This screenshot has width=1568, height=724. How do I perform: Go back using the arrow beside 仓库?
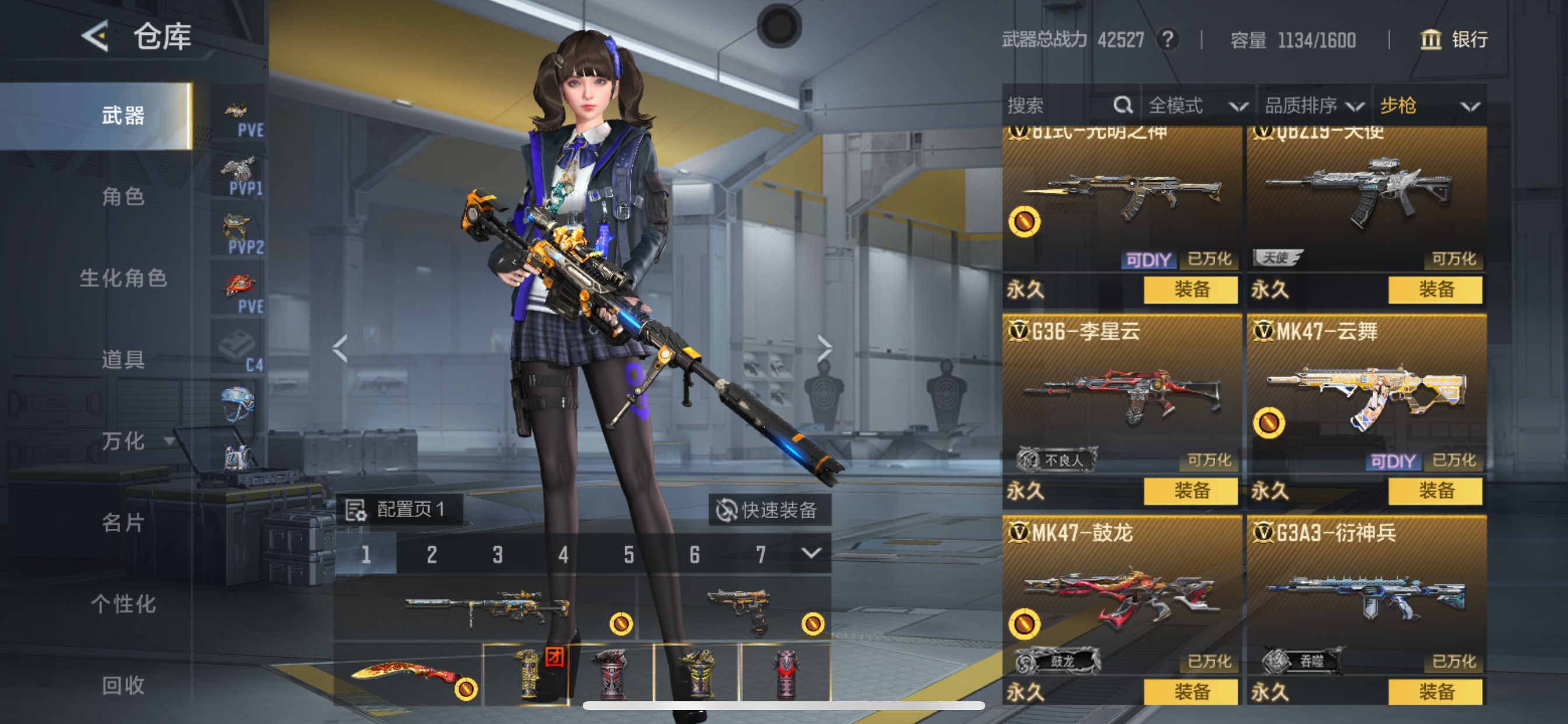(96, 36)
